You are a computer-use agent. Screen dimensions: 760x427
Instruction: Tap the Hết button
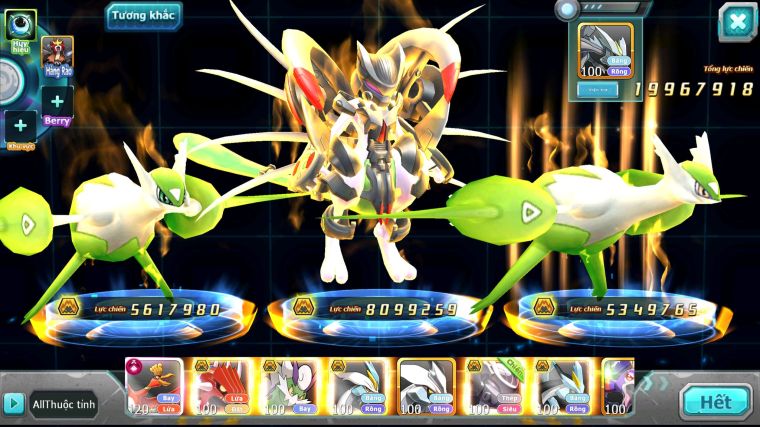pos(715,402)
